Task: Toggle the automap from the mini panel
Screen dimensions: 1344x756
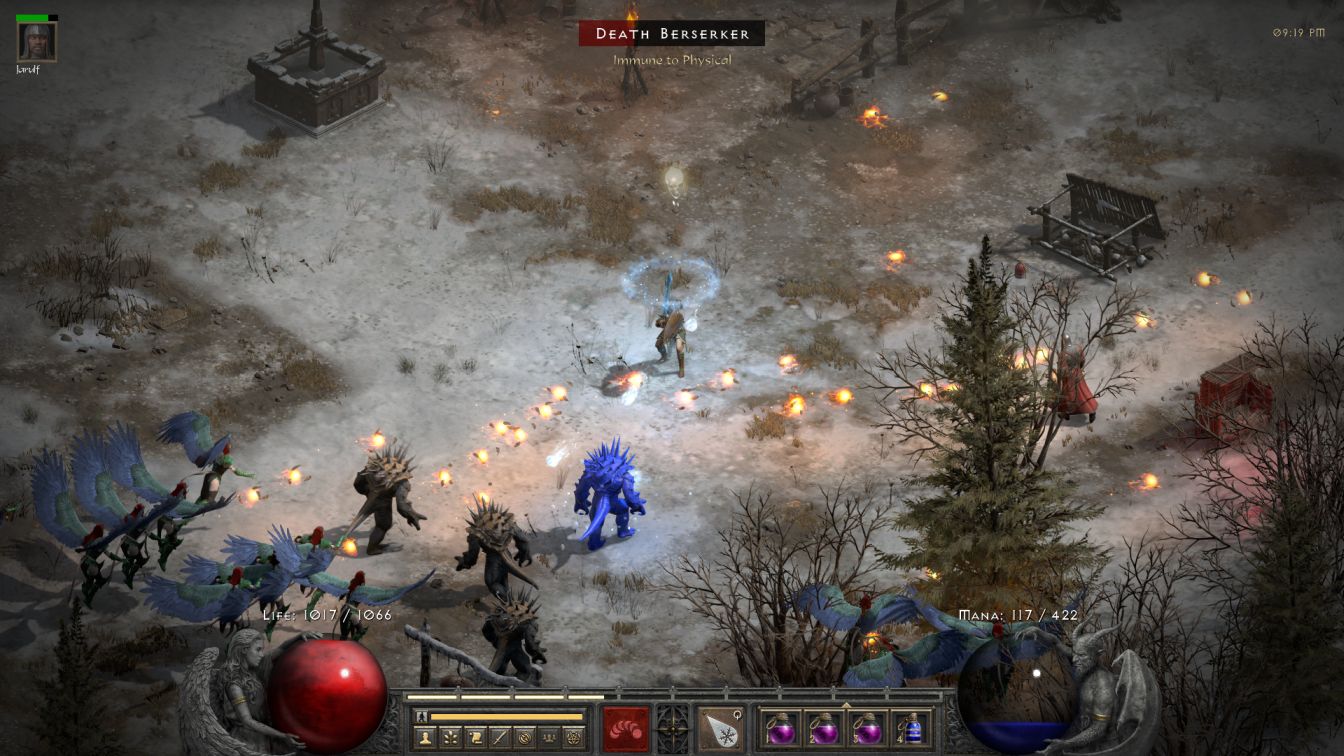Action: pos(523,738)
